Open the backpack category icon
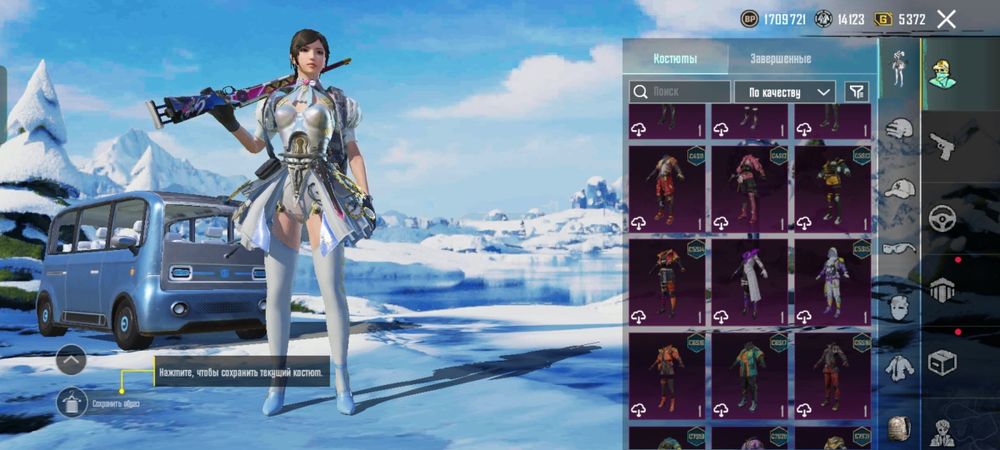This screenshot has height=450, width=1000. (900, 427)
